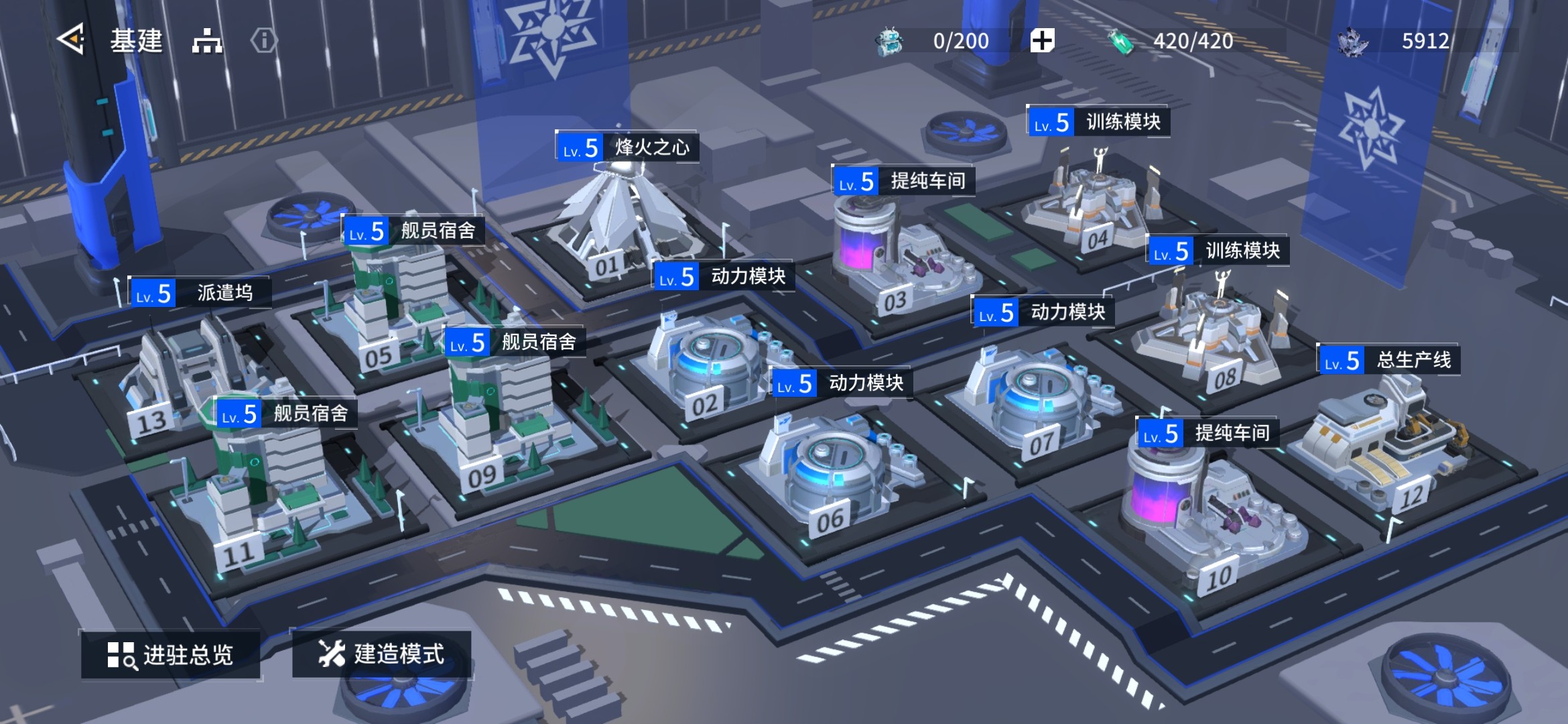1568x724 pixels.
Task: Select the 训练模块 label above building 08
Action: point(1218,251)
